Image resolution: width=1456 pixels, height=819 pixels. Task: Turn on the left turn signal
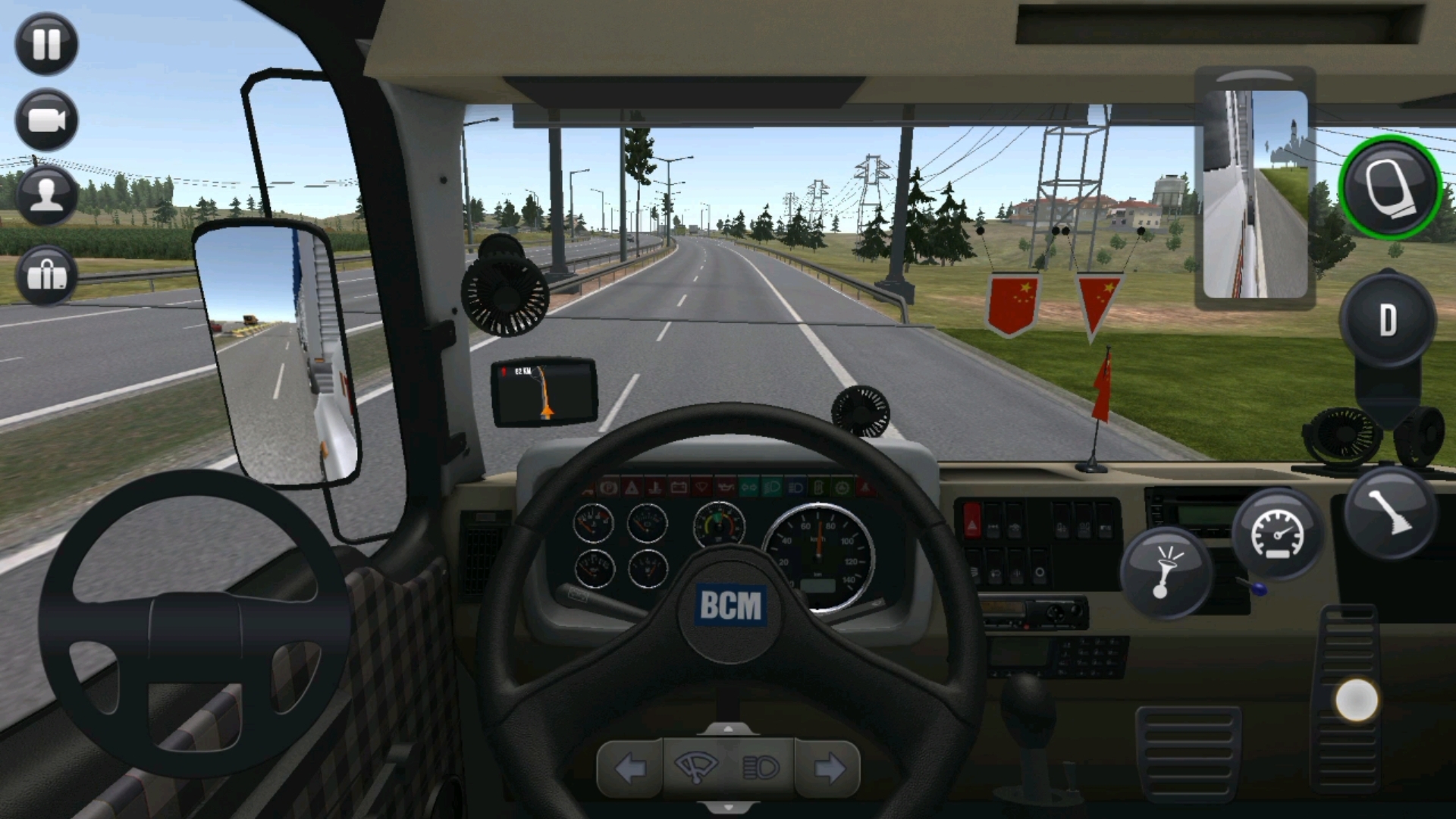tap(630, 769)
